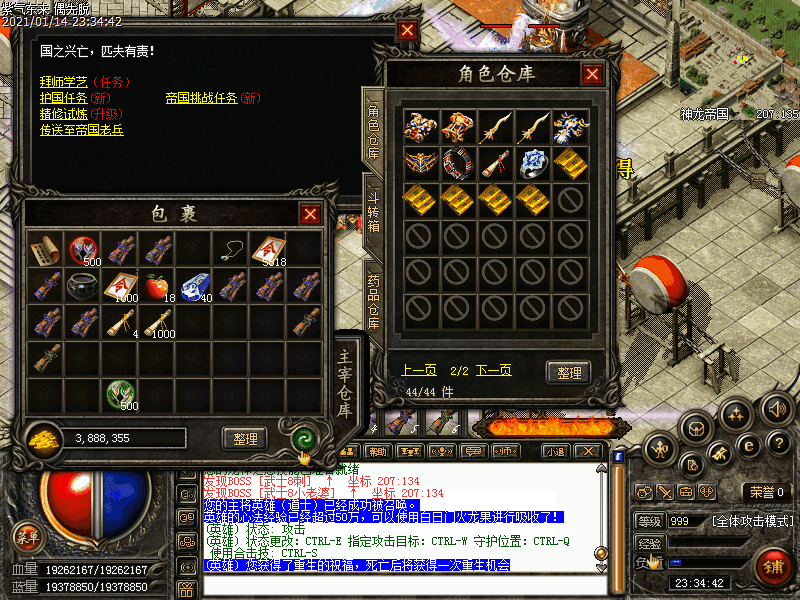Sort the bag with its 整理 button
Image resolution: width=800 pixels, height=600 pixels.
[244, 438]
